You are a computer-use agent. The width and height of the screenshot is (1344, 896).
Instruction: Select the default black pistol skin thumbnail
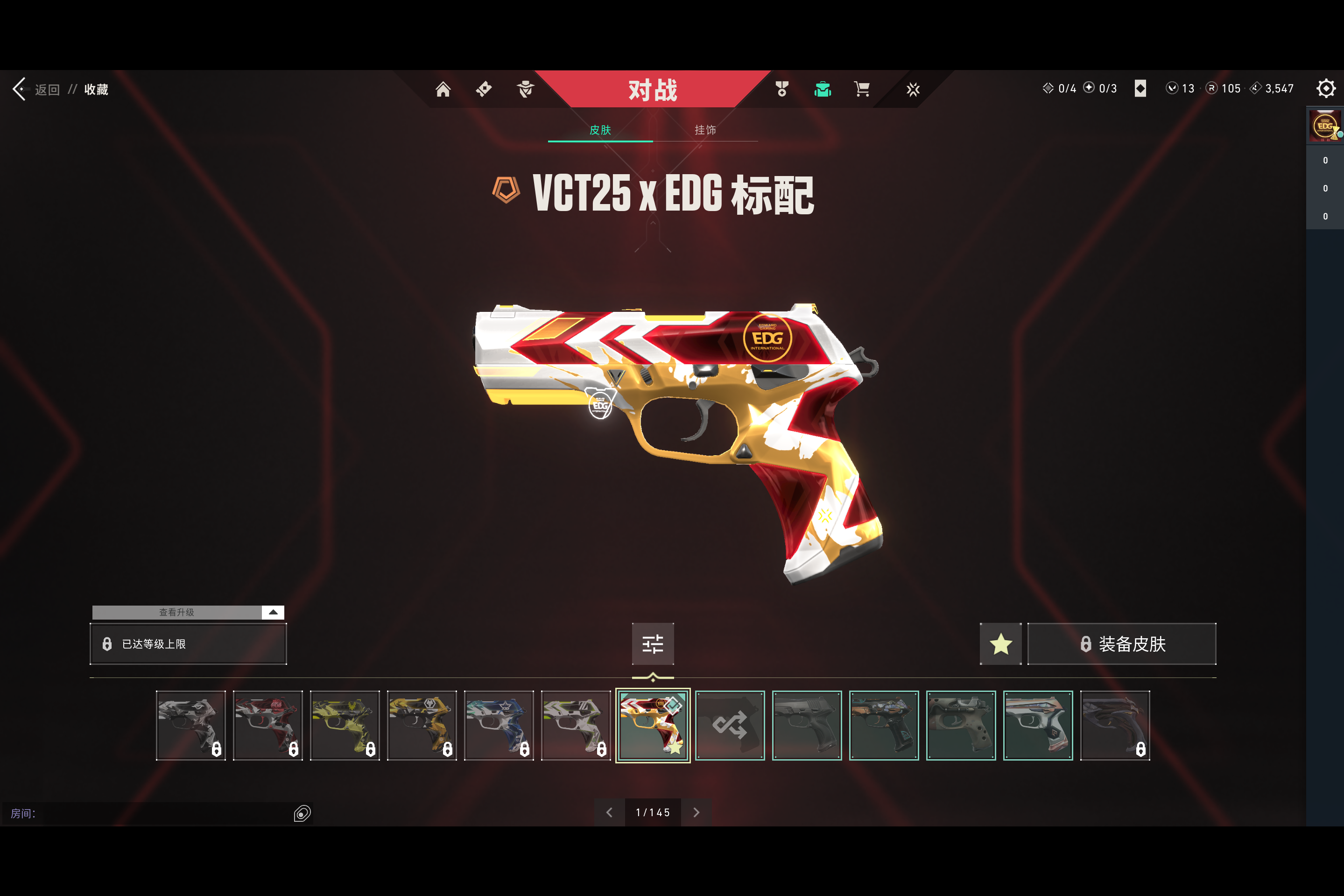pos(807,725)
